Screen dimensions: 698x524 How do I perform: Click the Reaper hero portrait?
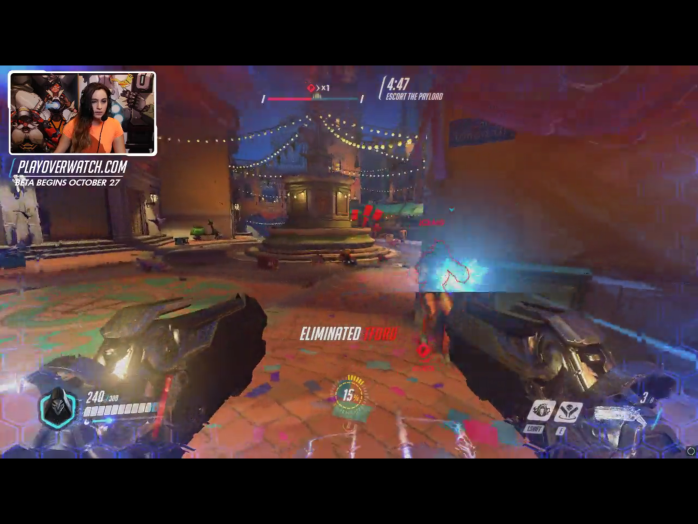(x=57, y=410)
